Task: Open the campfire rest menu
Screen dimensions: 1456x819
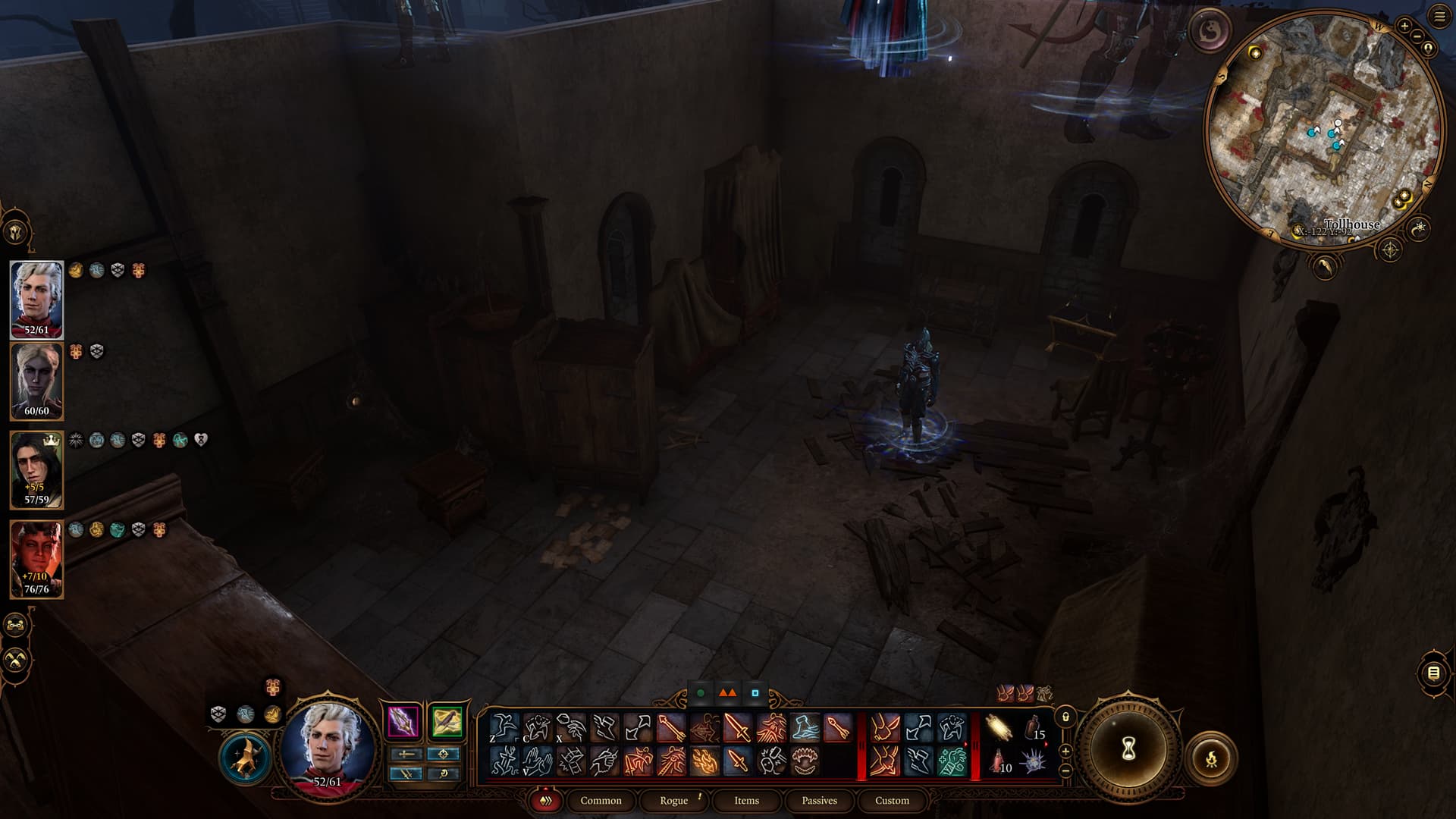Action: (x=1211, y=758)
